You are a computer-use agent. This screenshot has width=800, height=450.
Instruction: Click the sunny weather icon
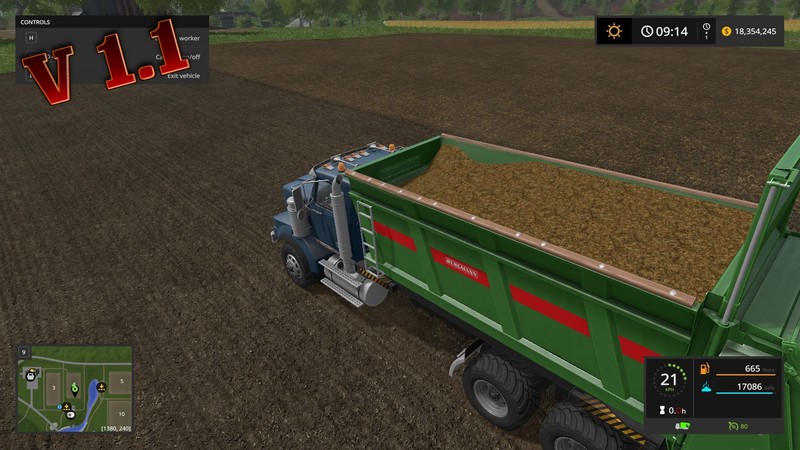614,31
